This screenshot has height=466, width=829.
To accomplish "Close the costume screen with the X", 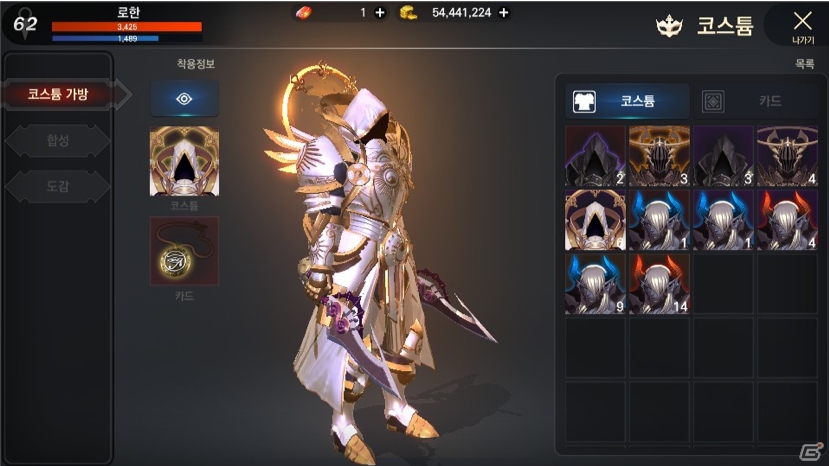I will tap(801, 24).
